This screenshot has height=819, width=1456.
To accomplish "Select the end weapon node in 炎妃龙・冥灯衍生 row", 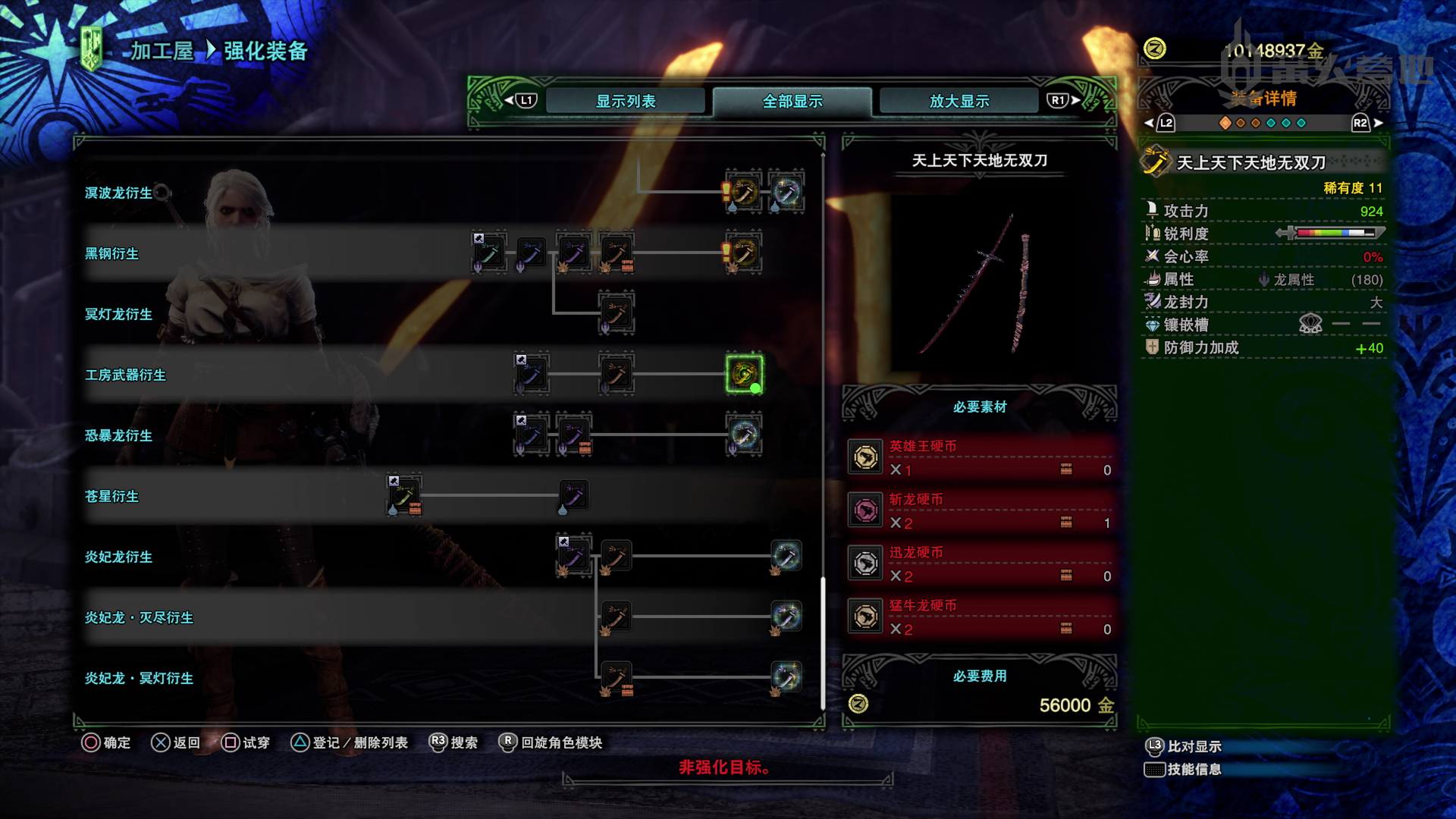I will 786,677.
